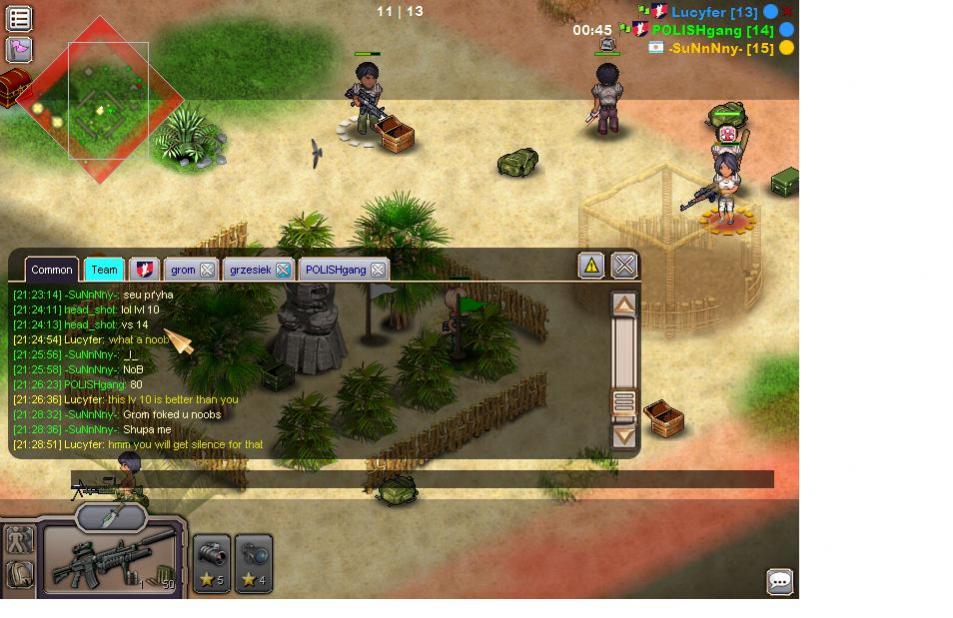Open the clan shield chat tab
This screenshot has height=618, width=953.
[144, 270]
